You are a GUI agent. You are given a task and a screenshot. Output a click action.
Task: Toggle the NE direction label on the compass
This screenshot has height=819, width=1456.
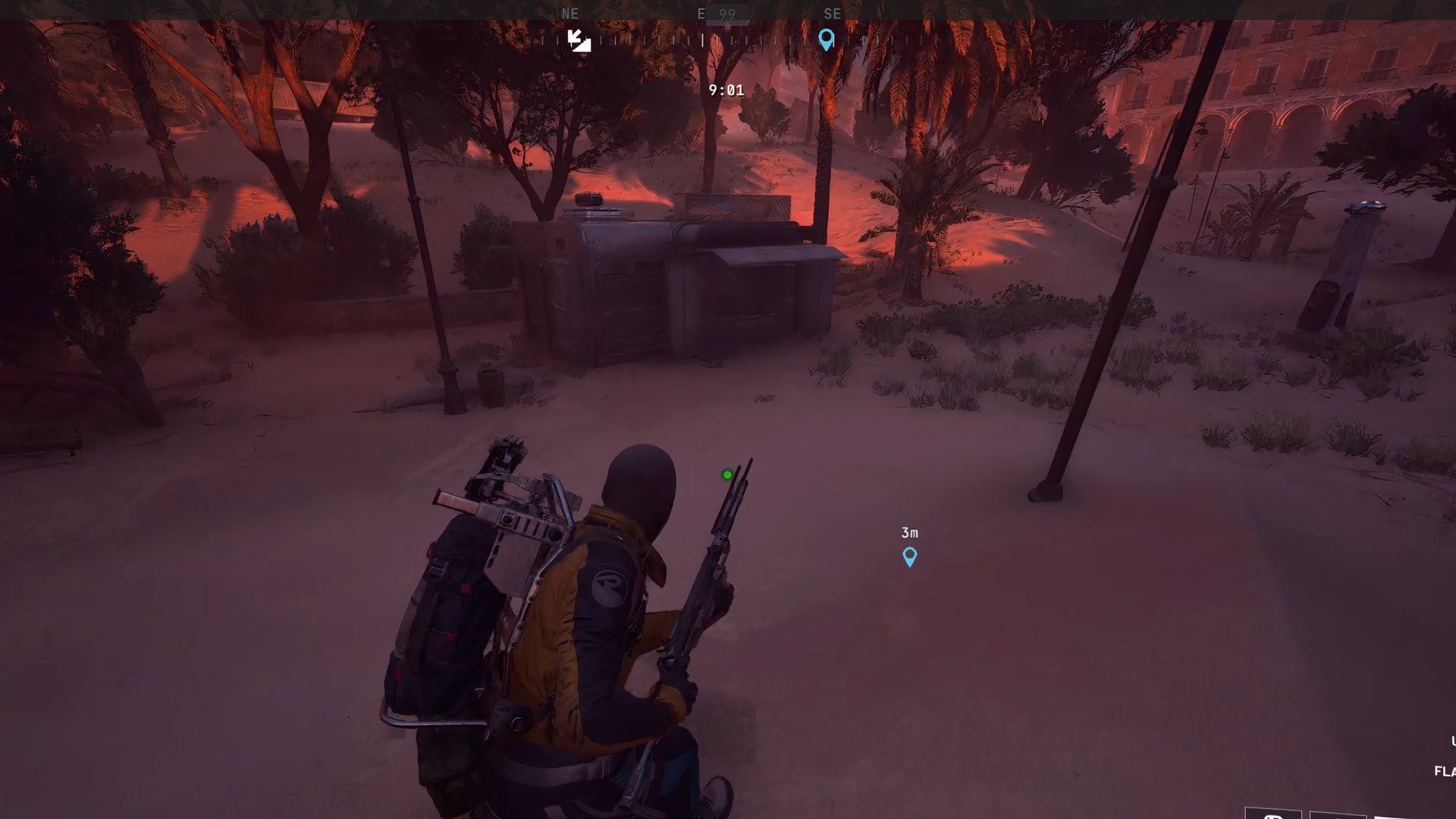coord(570,13)
